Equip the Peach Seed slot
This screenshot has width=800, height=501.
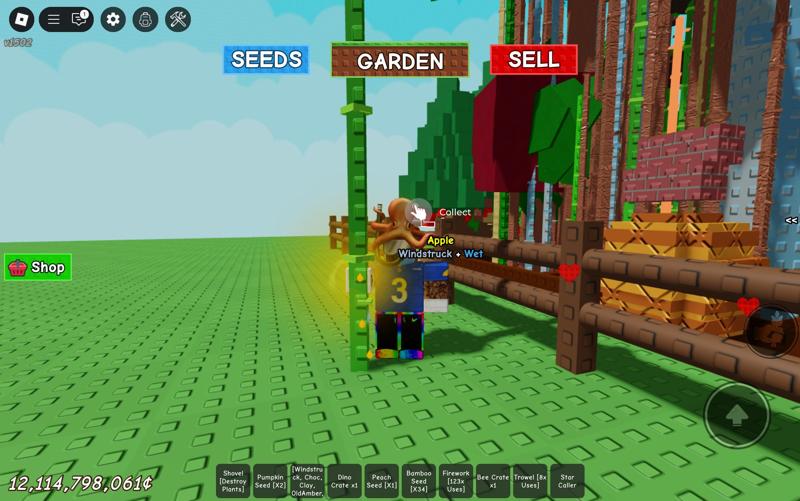[x=382, y=481]
